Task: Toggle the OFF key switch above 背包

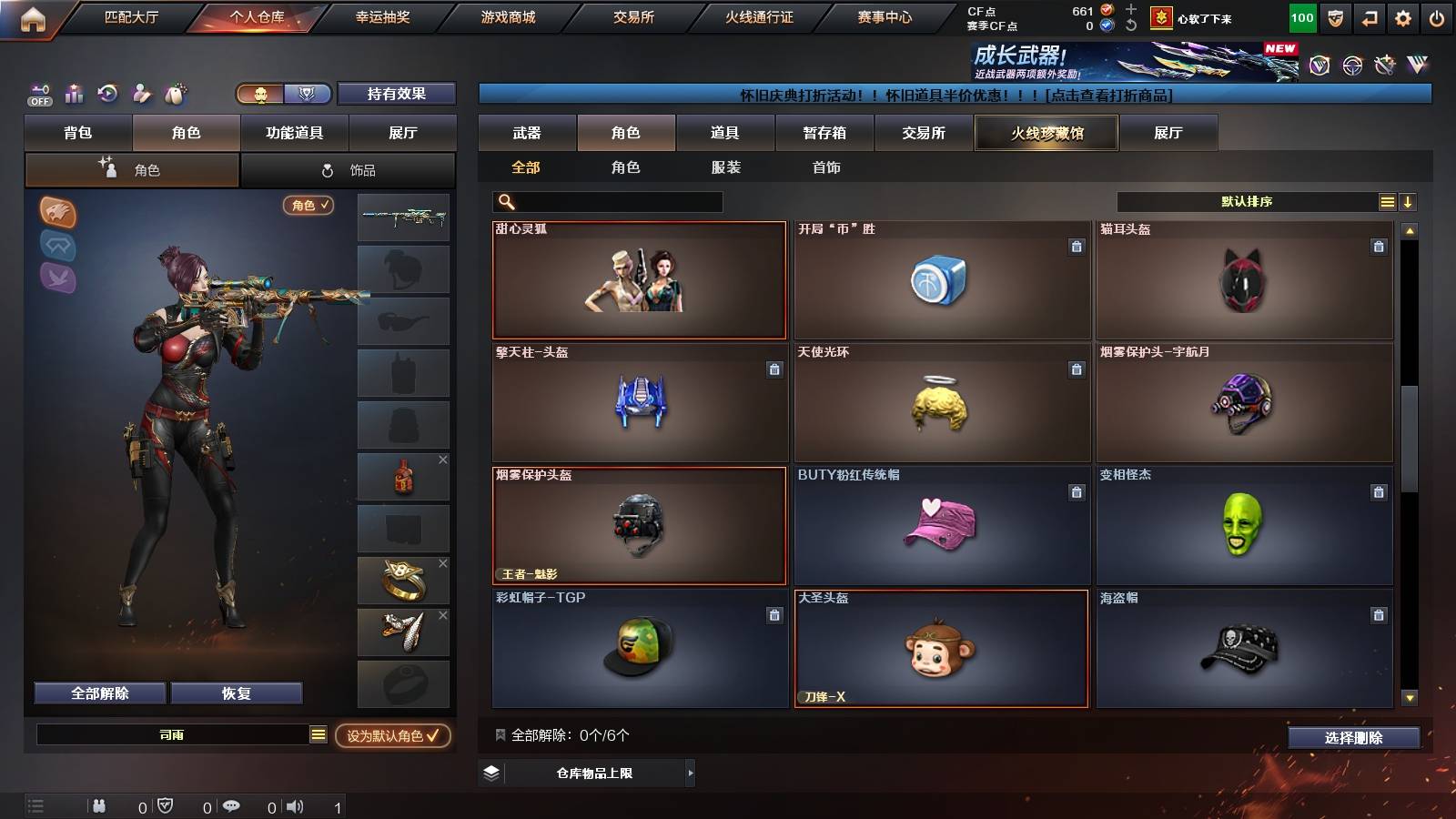Action: pyautogui.click(x=38, y=92)
